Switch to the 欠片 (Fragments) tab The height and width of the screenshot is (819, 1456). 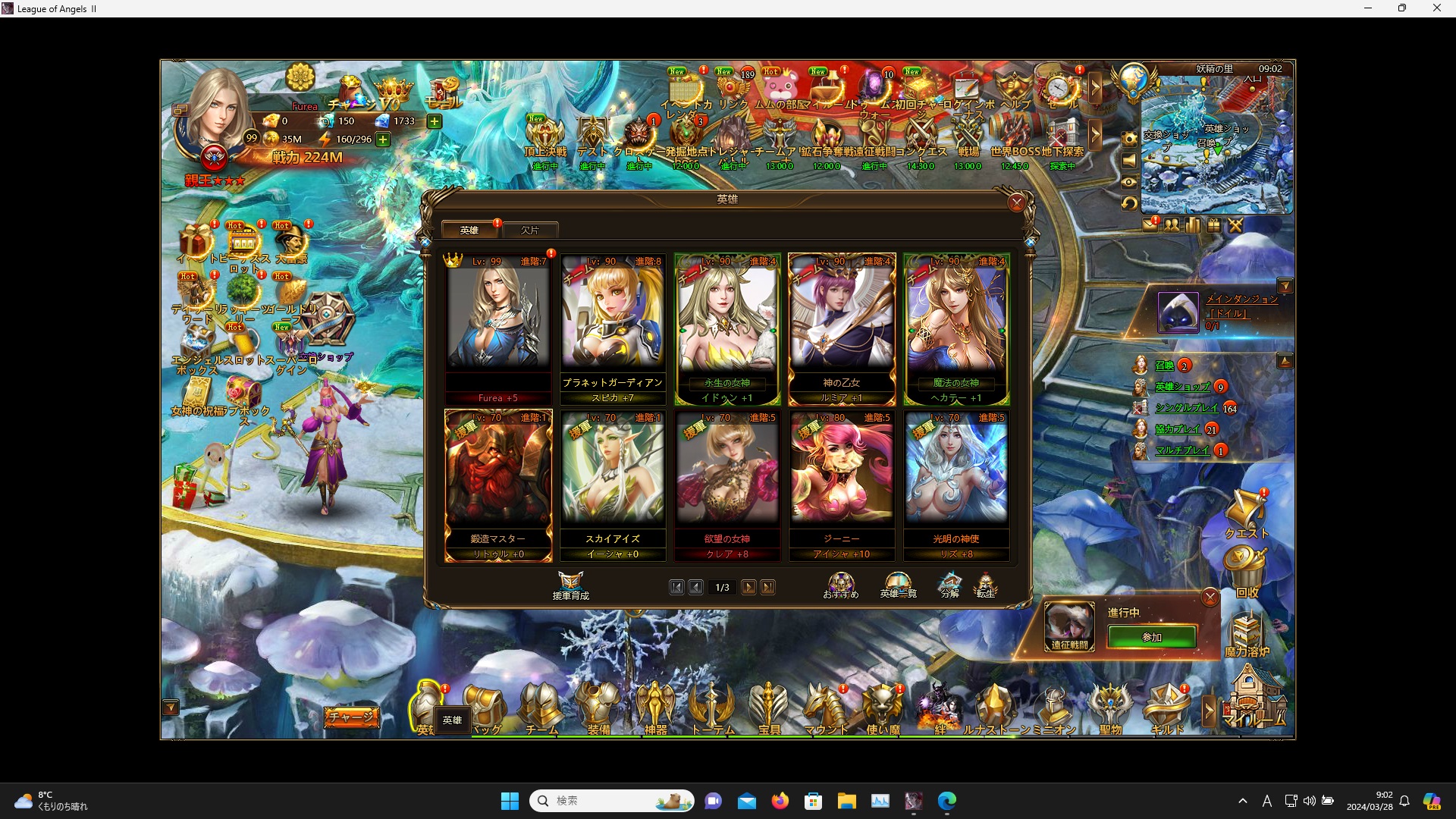[x=531, y=230]
